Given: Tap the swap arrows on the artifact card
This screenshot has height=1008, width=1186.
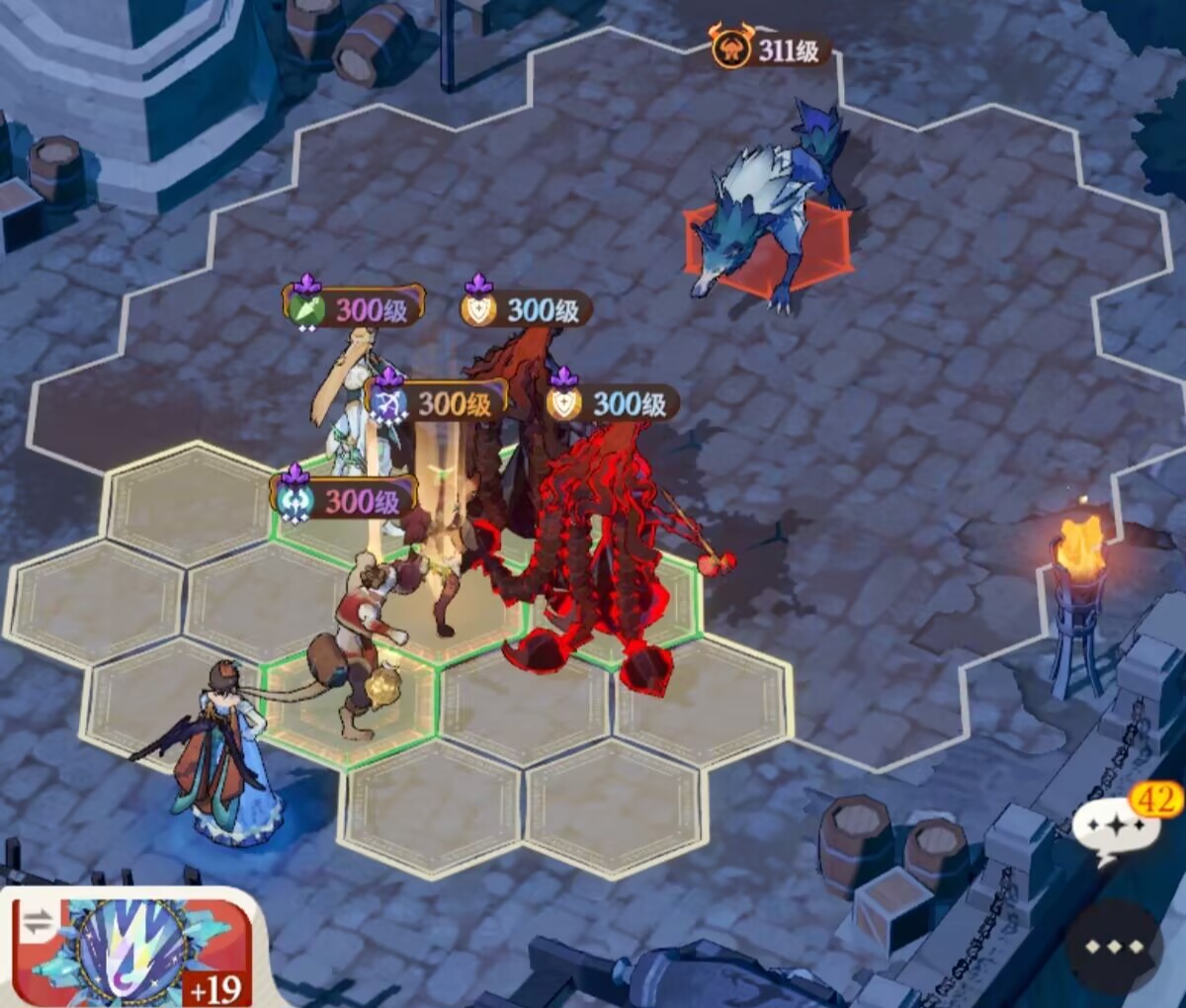Looking at the screenshot, I should coord(37,923).
